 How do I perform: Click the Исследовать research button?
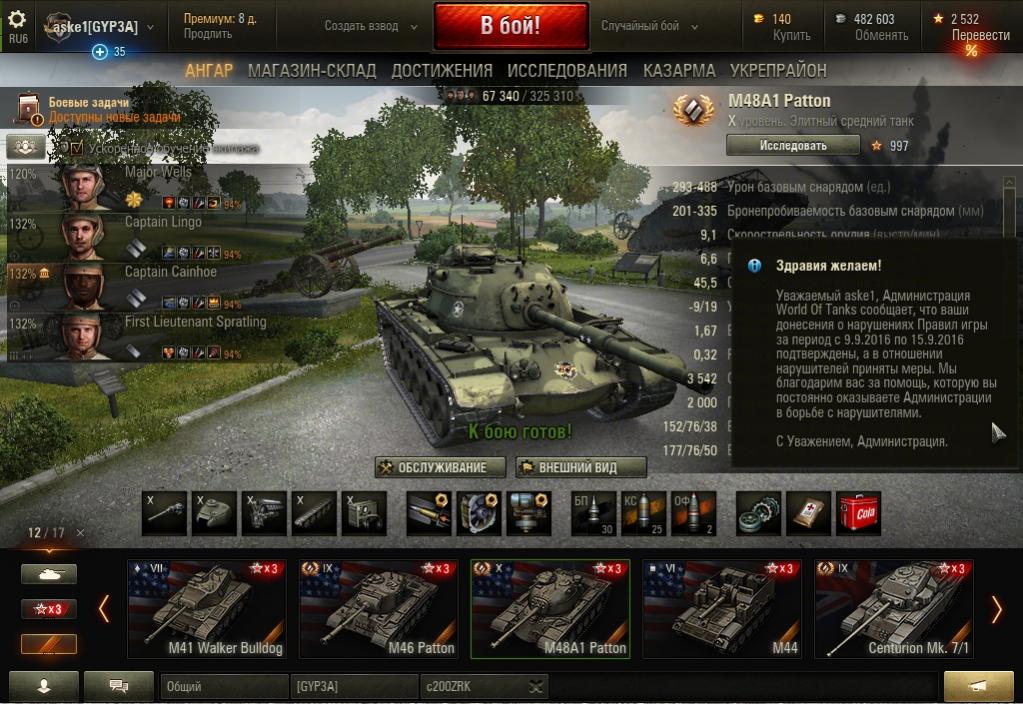(x=792, y=145)
